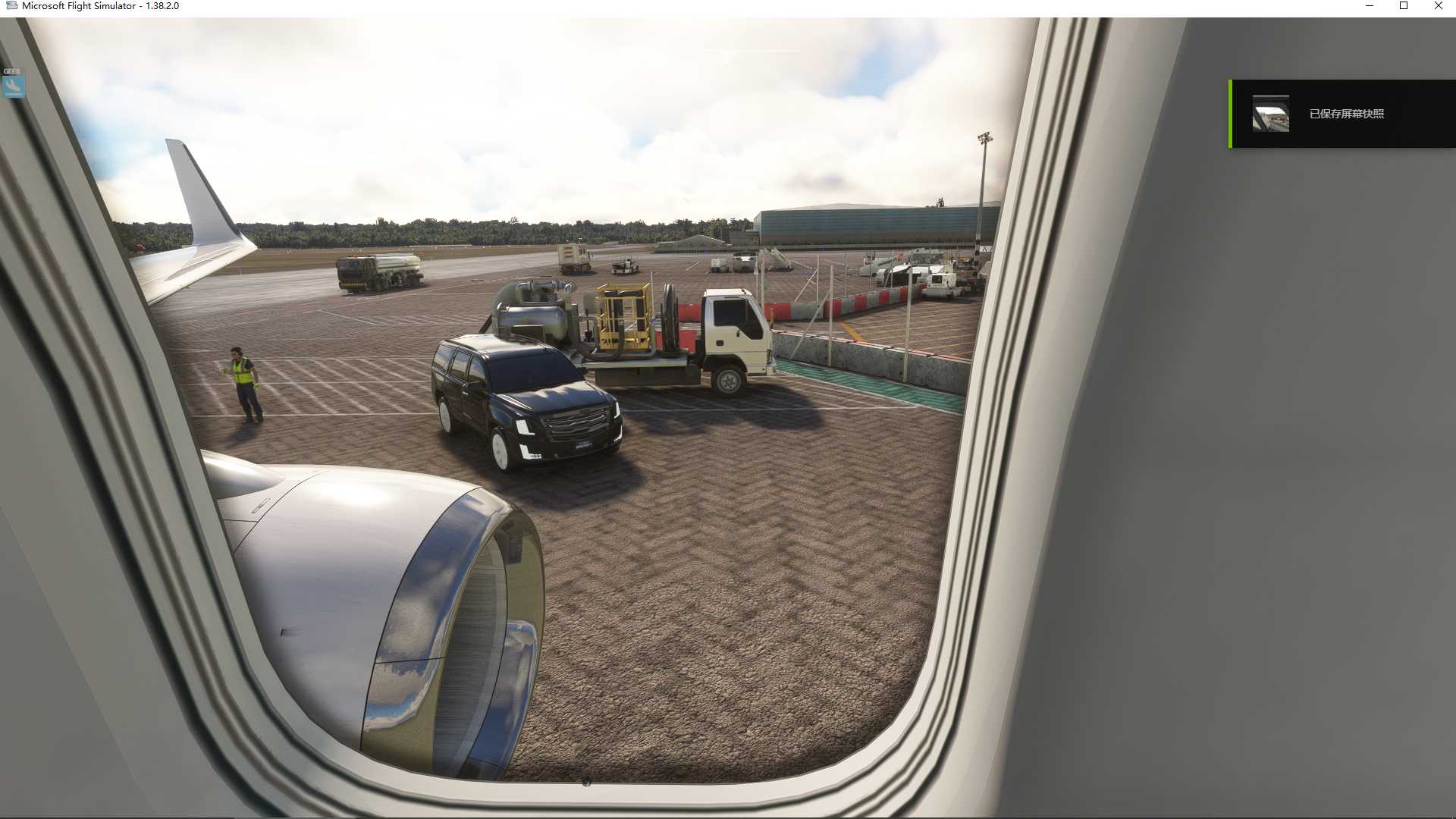Click the green accent strip on the notification
The width and height of the screenshot is (1456, 819).
[1230, 113]
